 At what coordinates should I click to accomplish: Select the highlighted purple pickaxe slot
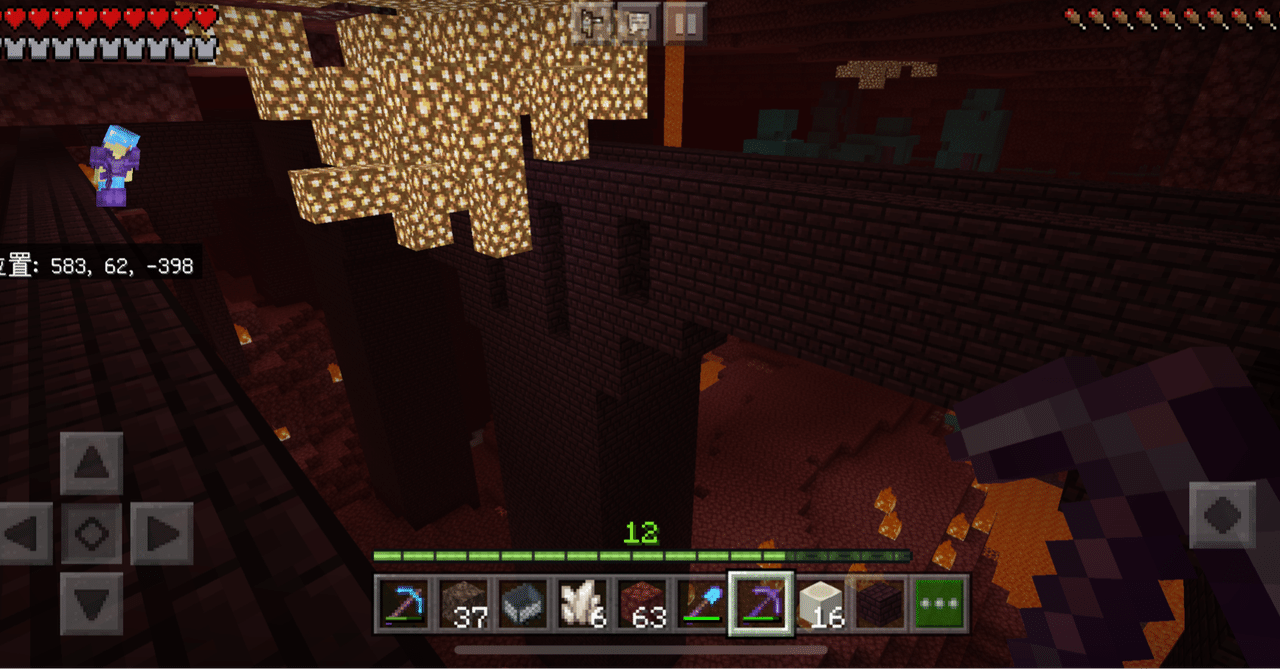(761, 603)
